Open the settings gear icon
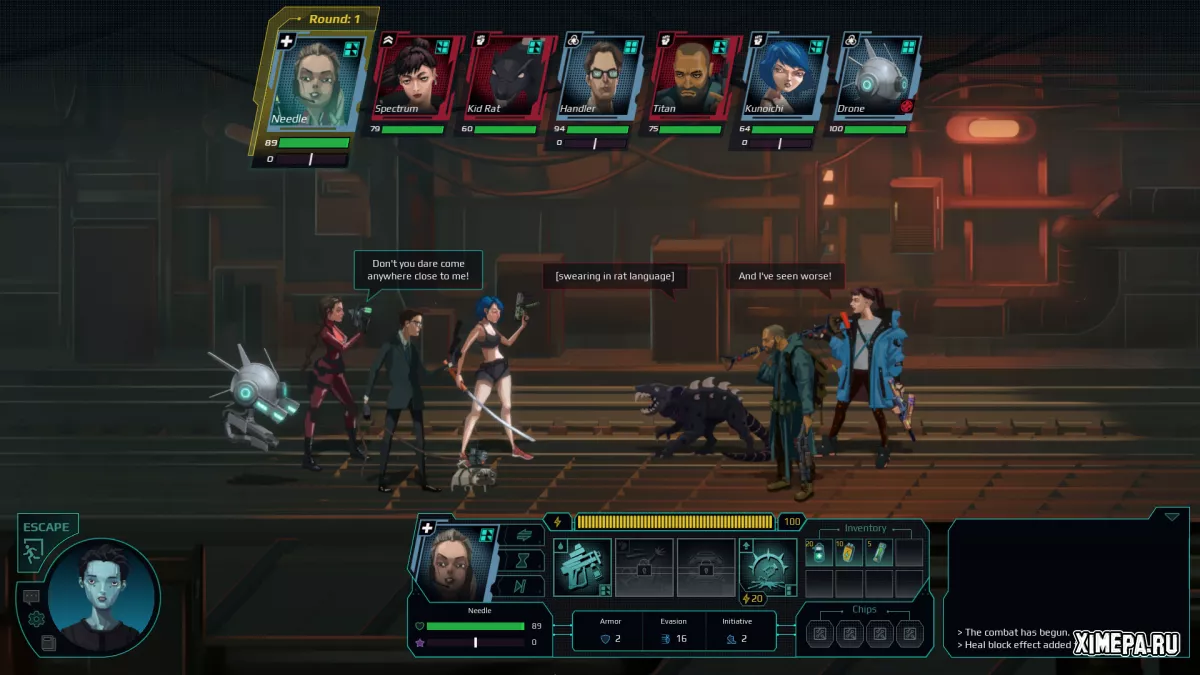 (x=36, y=619)
